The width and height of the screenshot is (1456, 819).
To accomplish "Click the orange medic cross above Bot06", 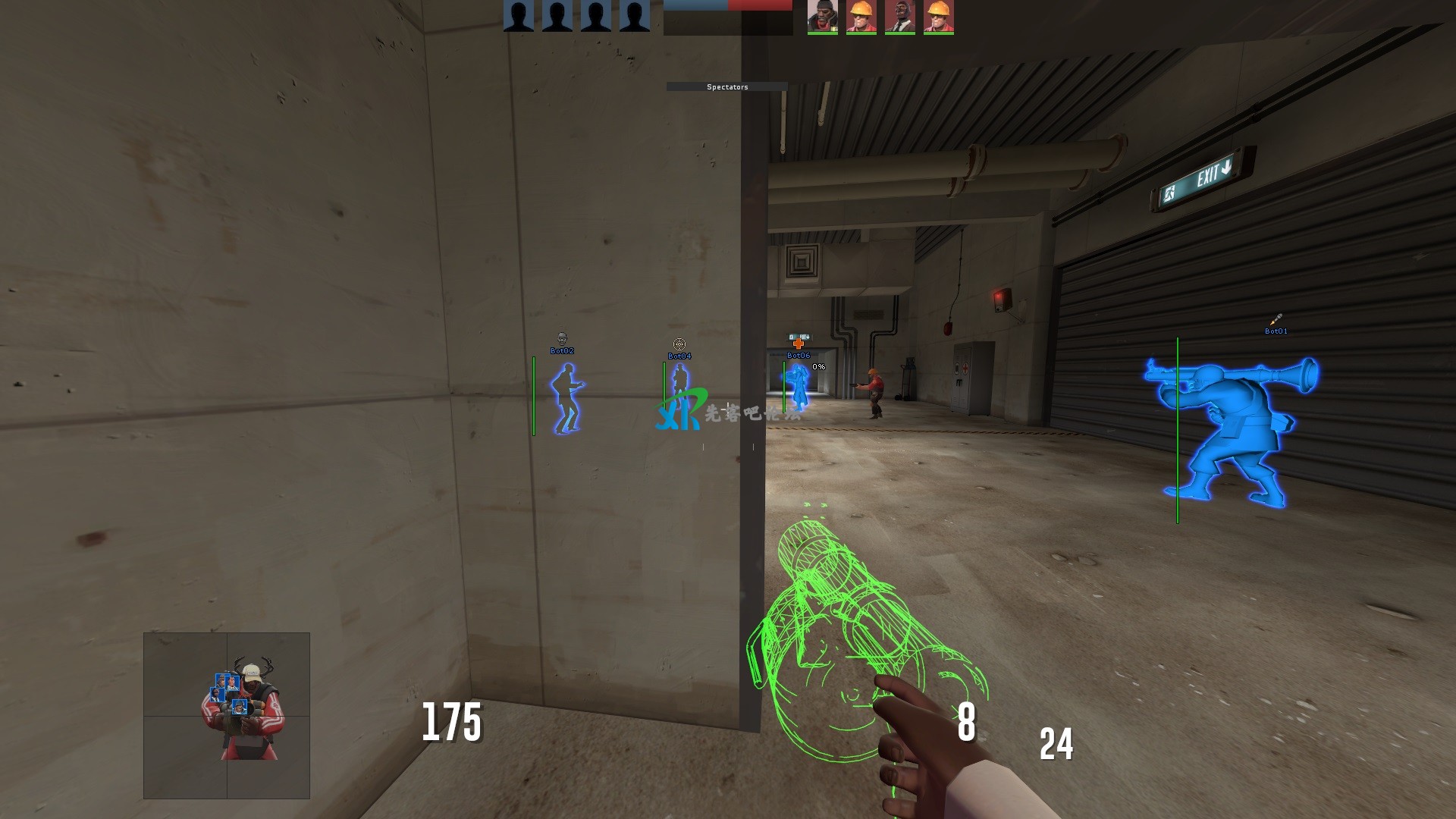I will 799,344.
